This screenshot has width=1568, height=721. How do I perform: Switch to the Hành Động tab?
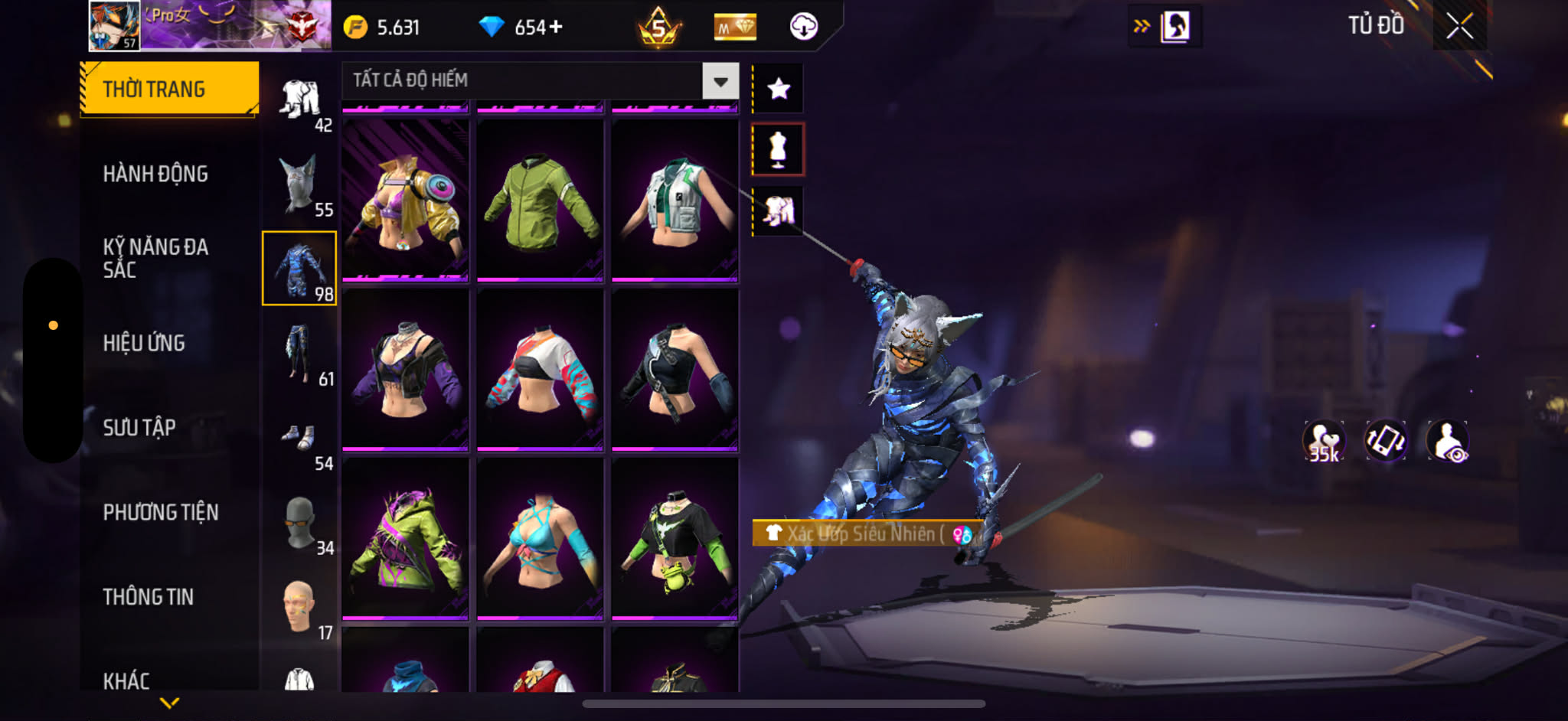(155, 174)
